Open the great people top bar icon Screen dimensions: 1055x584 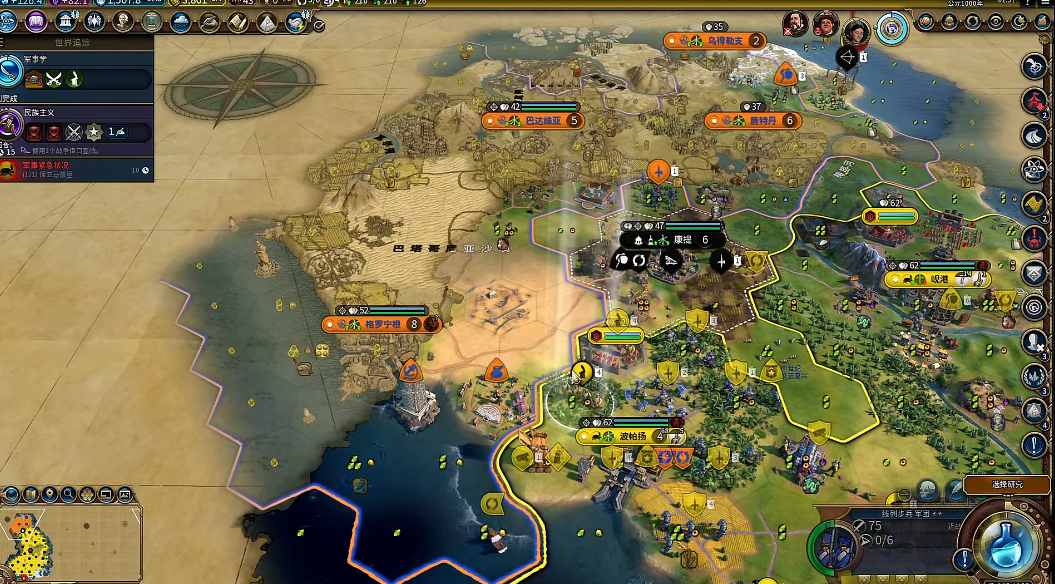point(123,21)
